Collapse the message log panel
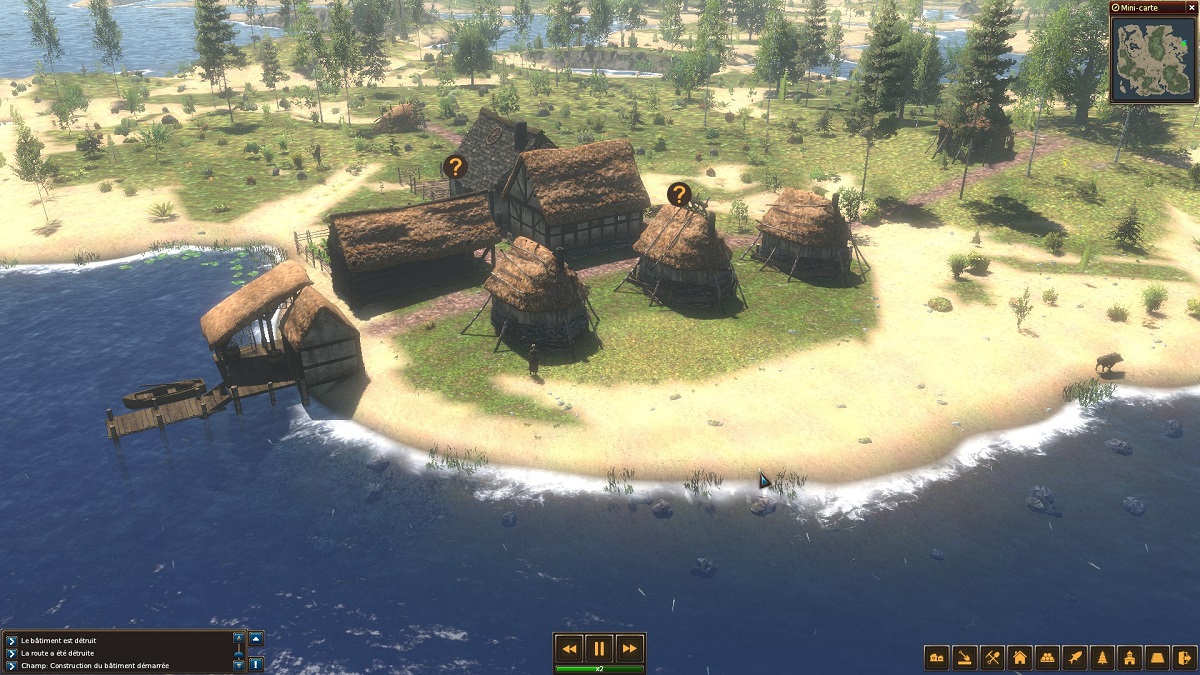 pyautogui.click(x=256, y=639)
